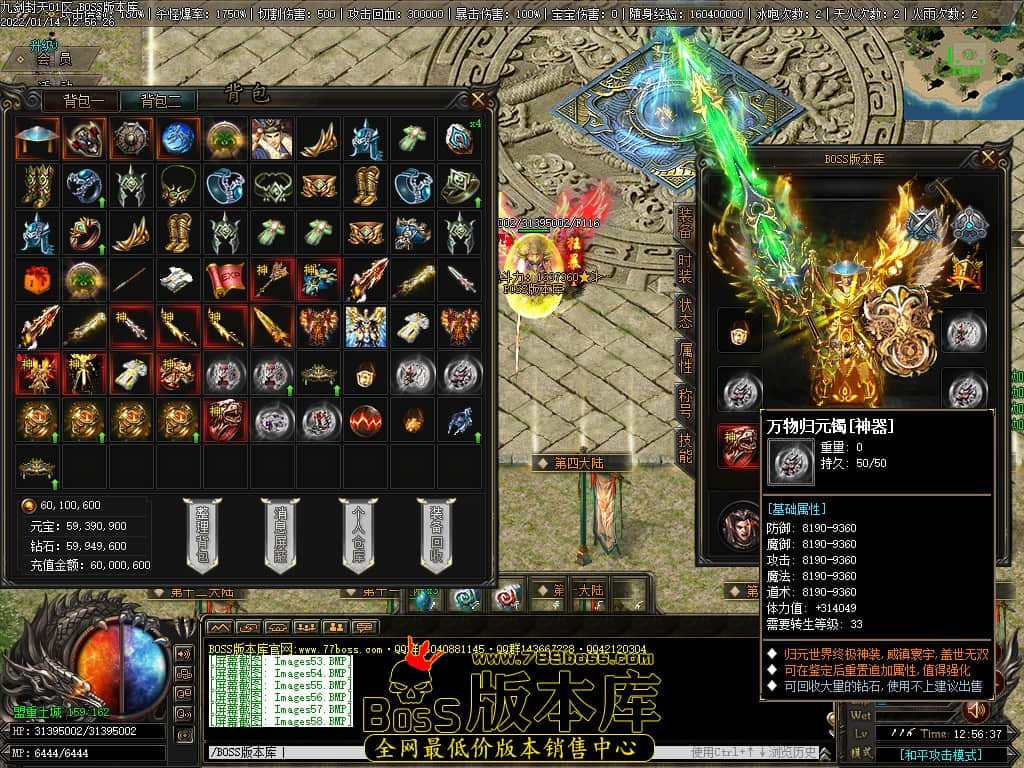Select the crossed swords emblem equipment slot
Viewport: 1024px width, 768px height.
[921, 225]
